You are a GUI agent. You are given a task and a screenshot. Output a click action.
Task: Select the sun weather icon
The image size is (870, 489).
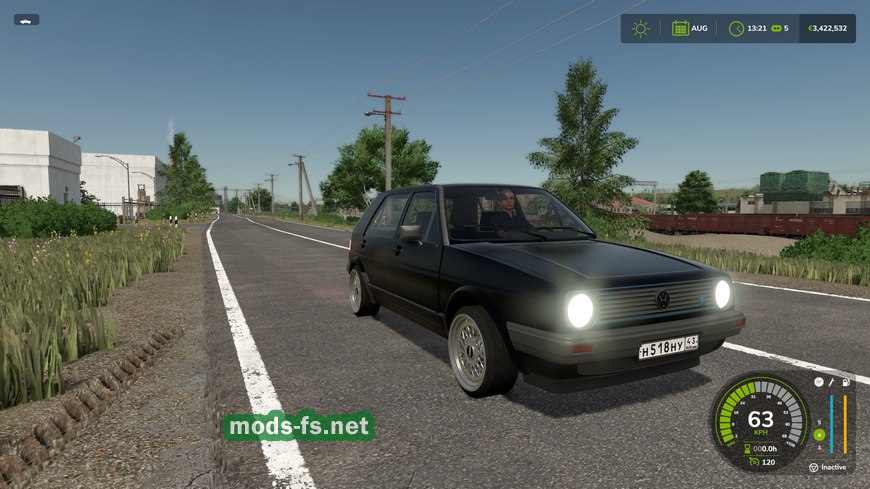click(x=640, y=29)
